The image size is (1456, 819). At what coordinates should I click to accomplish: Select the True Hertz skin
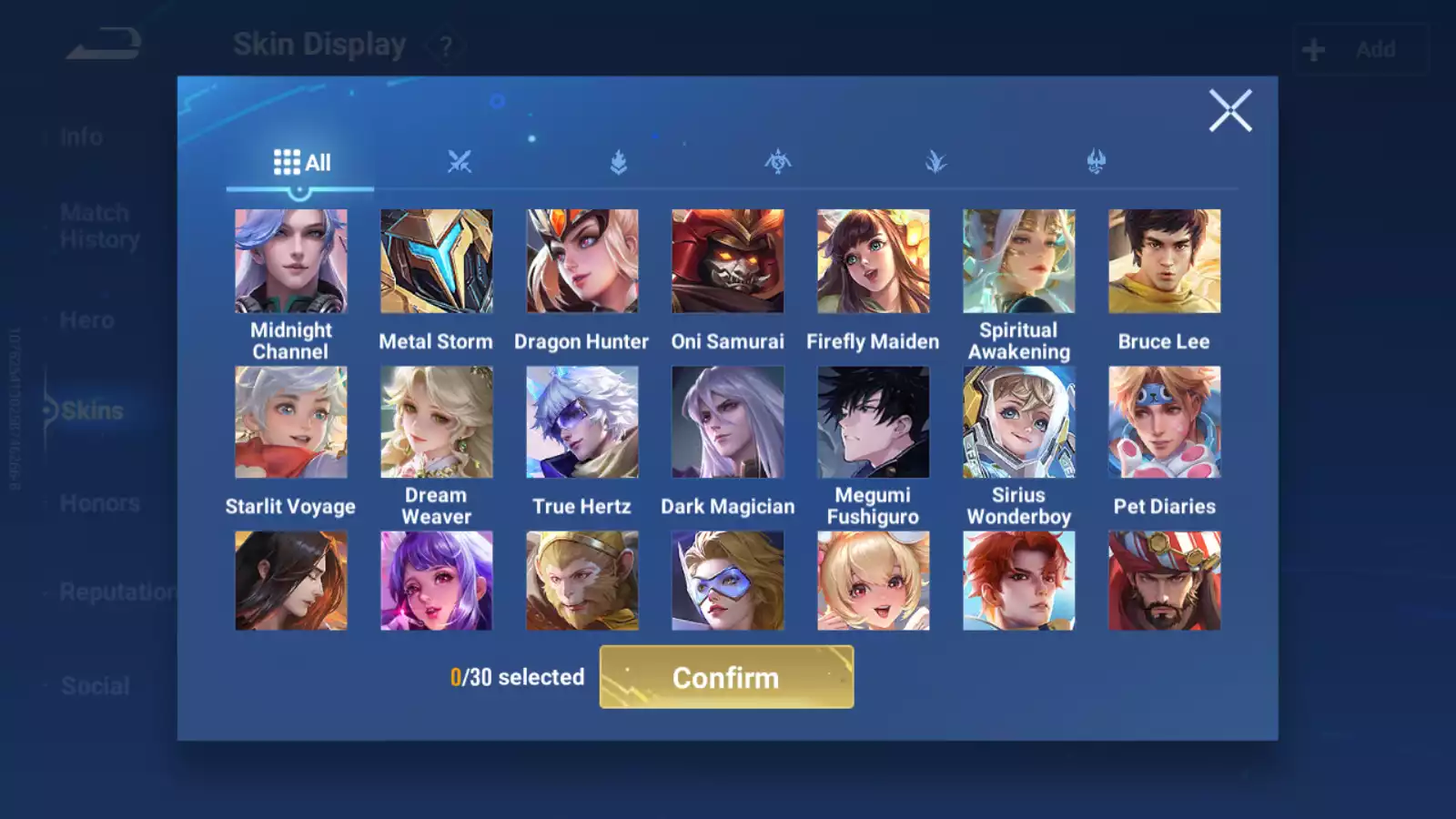(582, 422)
